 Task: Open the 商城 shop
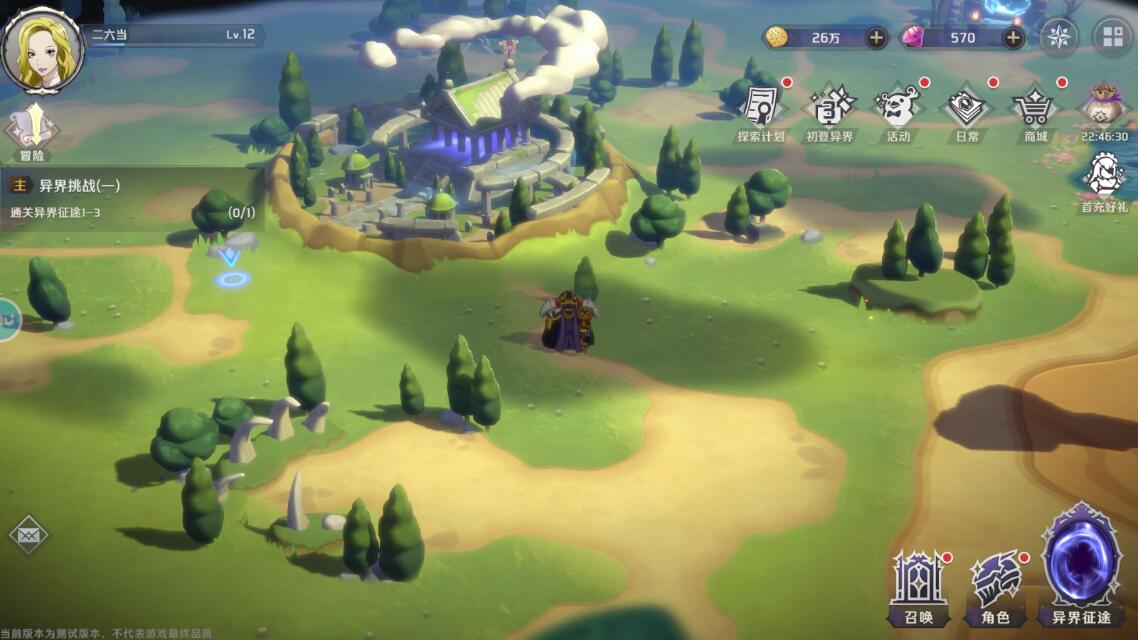(x=1035, y=112)
